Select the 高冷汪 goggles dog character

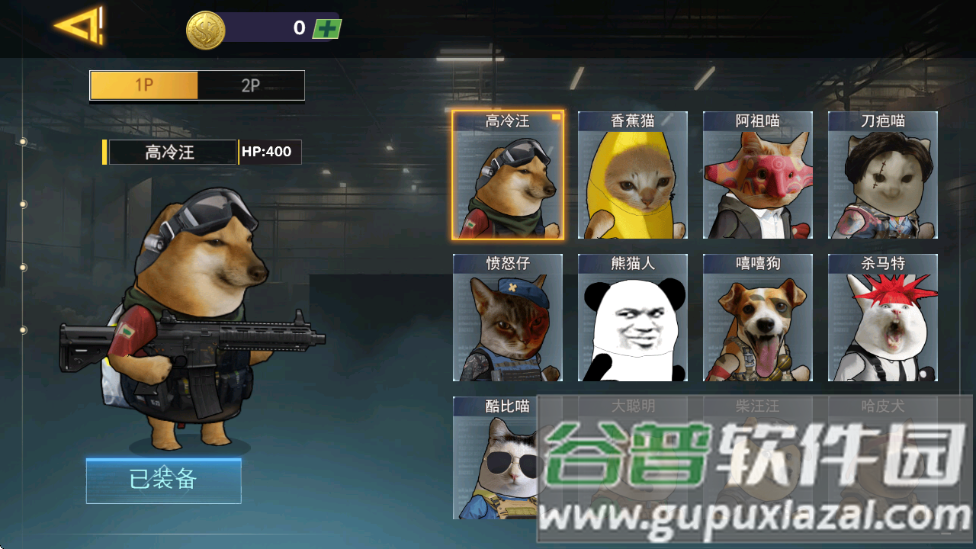pyautogui.click(x=508, y=176)
